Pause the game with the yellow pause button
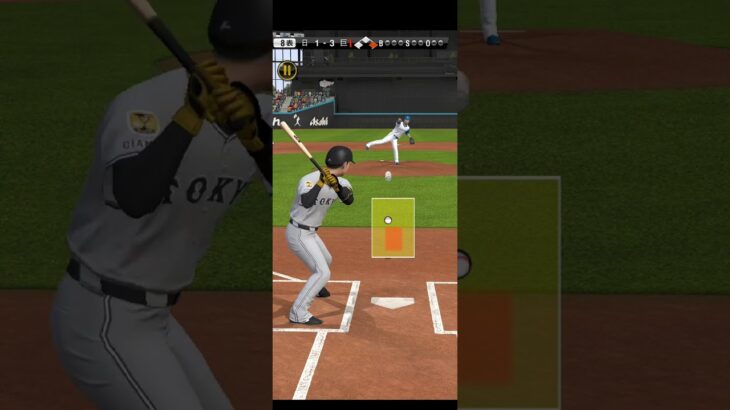Viewport: 730px width, 410px height. coord(287,70)
